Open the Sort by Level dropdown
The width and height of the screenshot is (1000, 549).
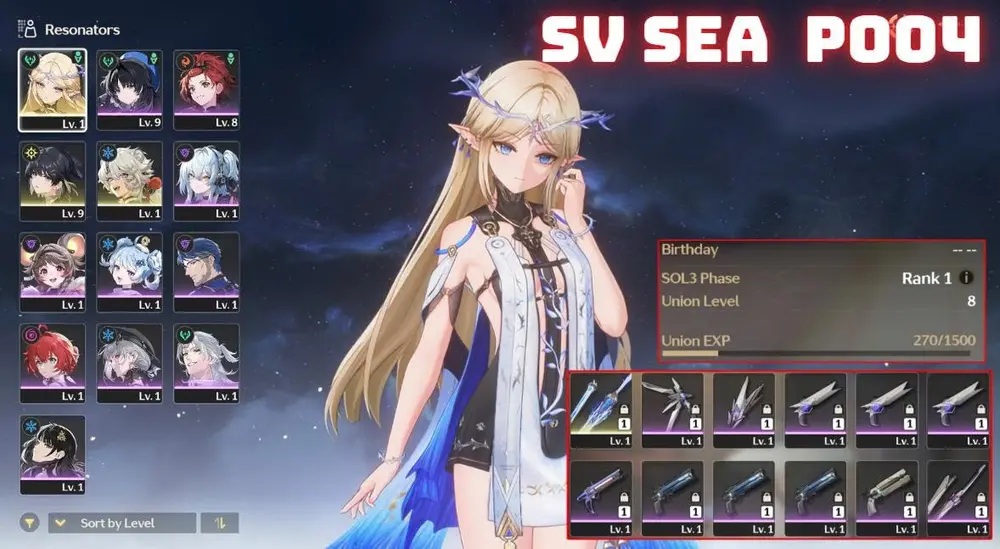coord(121,523)
